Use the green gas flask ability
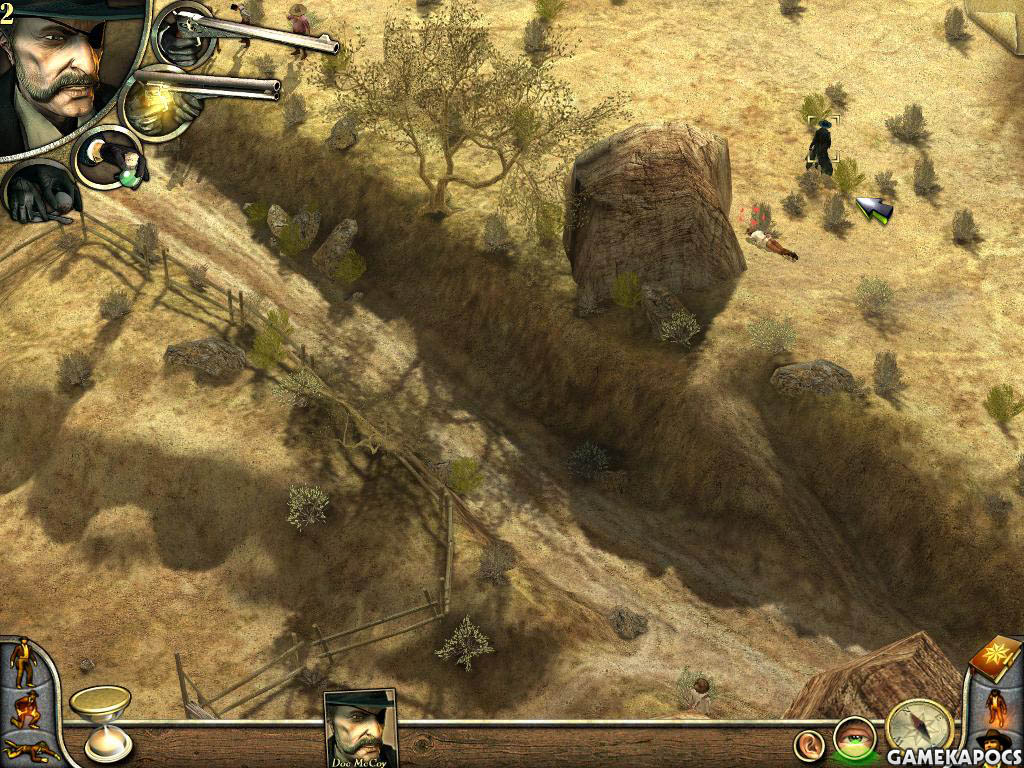 click(x=110, y=160)
